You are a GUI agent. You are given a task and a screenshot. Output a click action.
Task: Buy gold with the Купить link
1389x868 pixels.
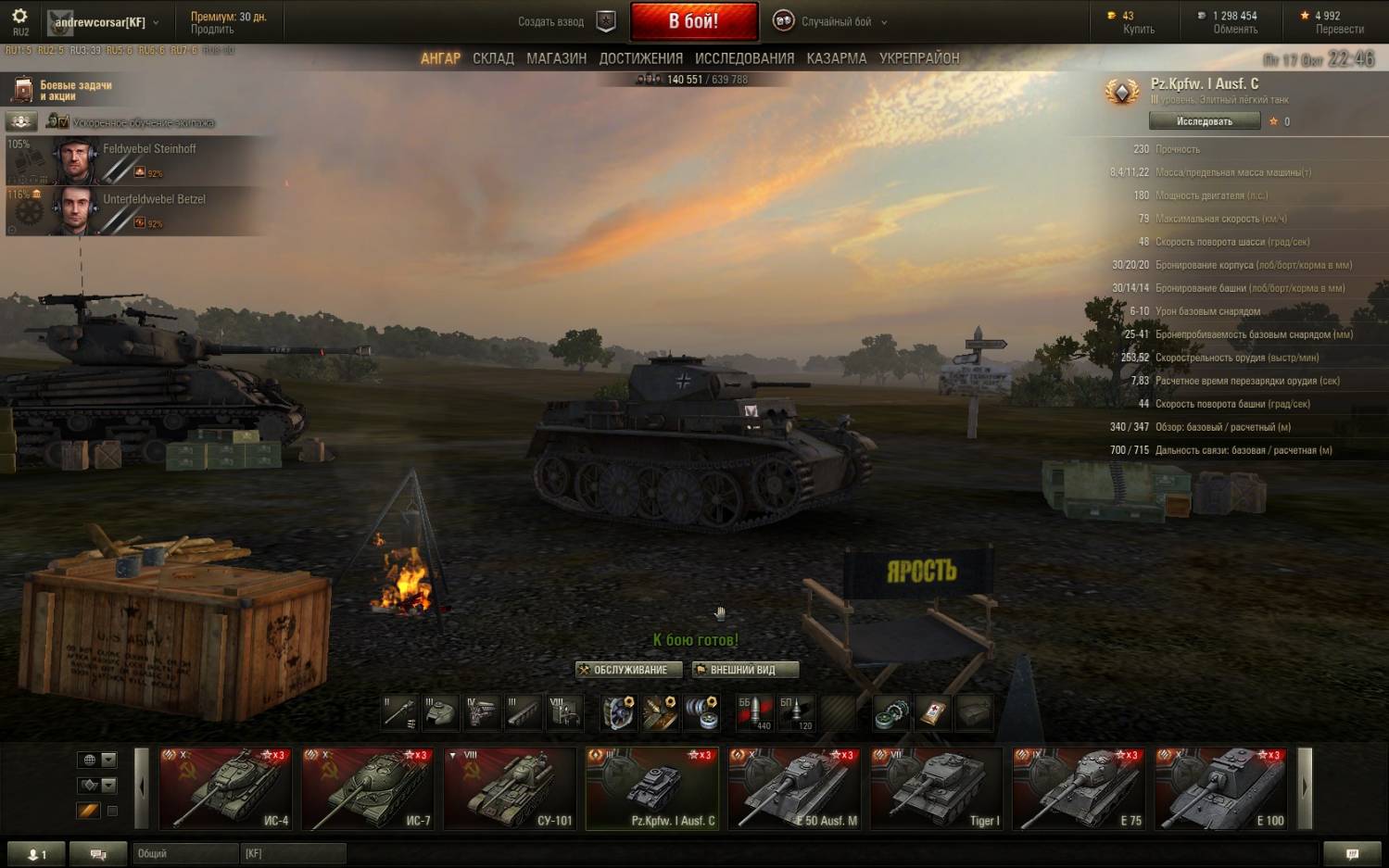(x=1138, y=30)
